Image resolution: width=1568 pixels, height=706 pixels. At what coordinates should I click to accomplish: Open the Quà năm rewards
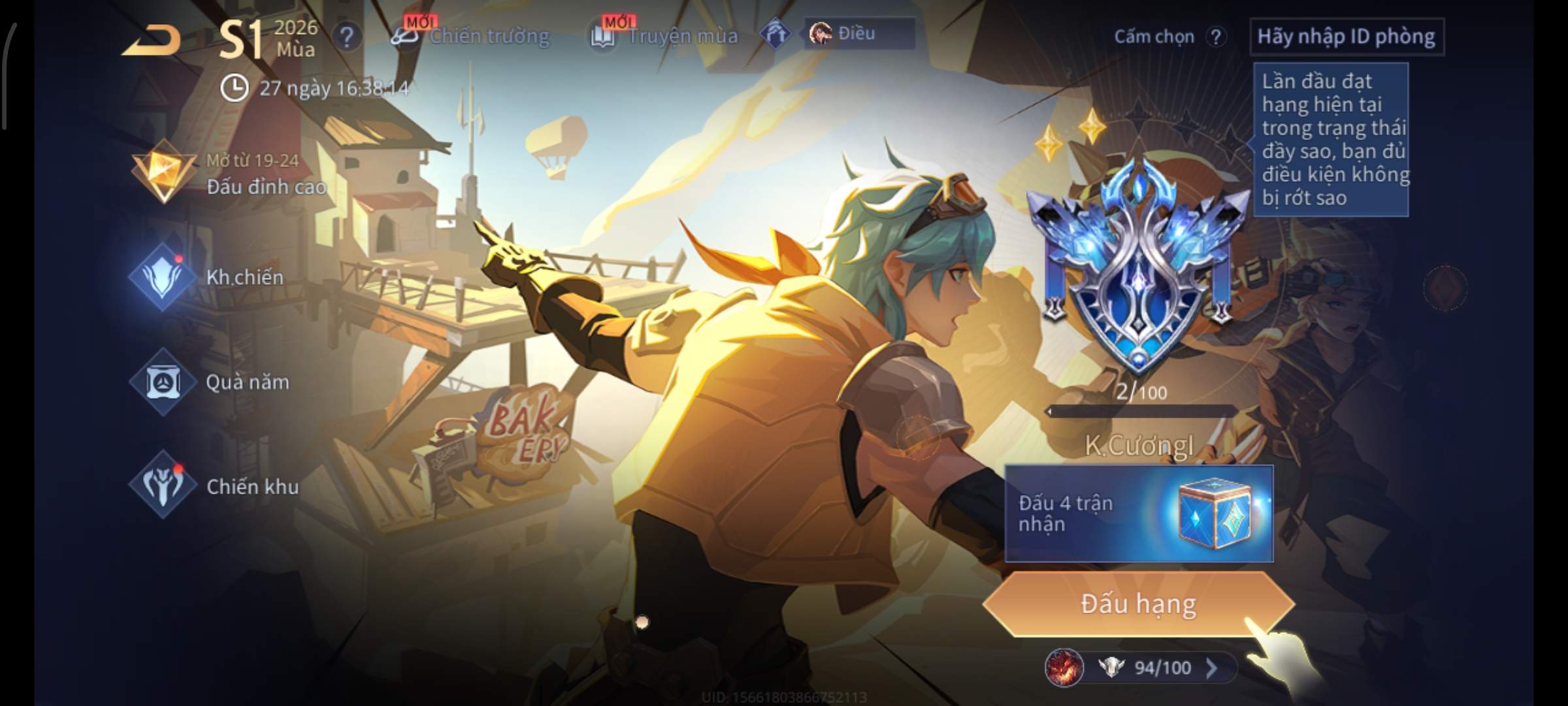[x=216, y=382]
